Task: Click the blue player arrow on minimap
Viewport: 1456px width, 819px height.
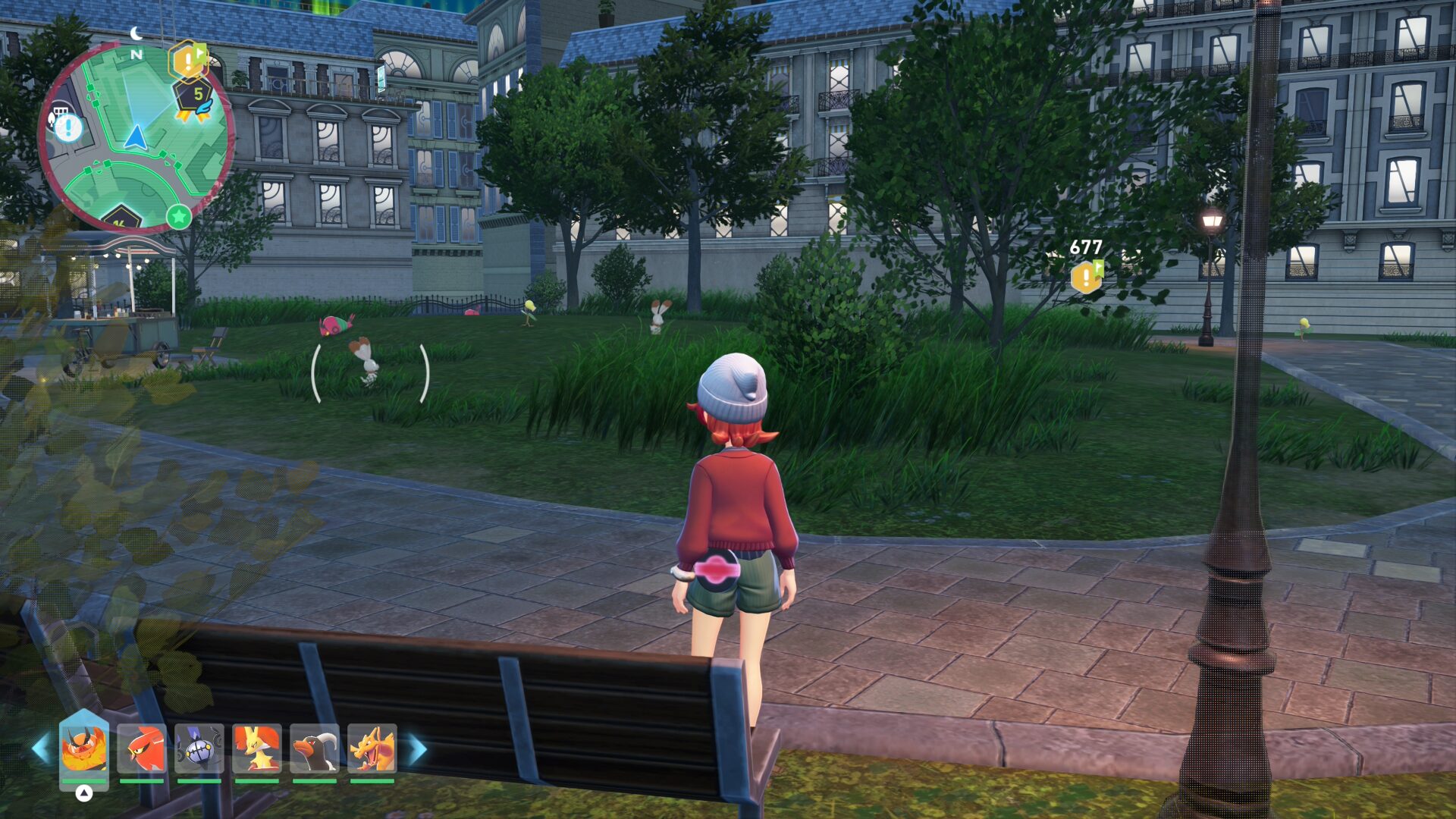Action: pos(136,138)
